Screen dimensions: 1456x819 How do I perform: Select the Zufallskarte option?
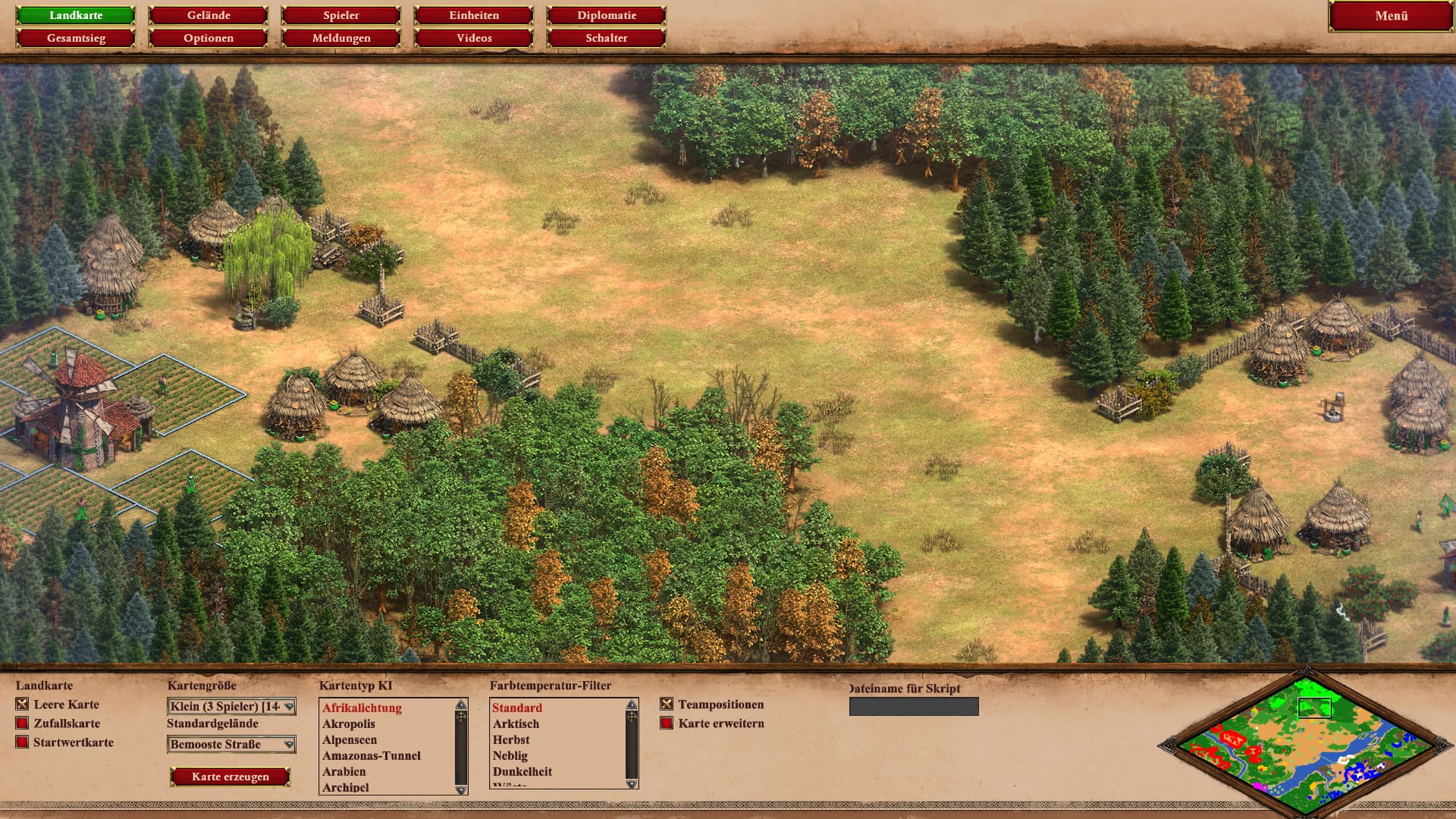click(x=22, y=723)
